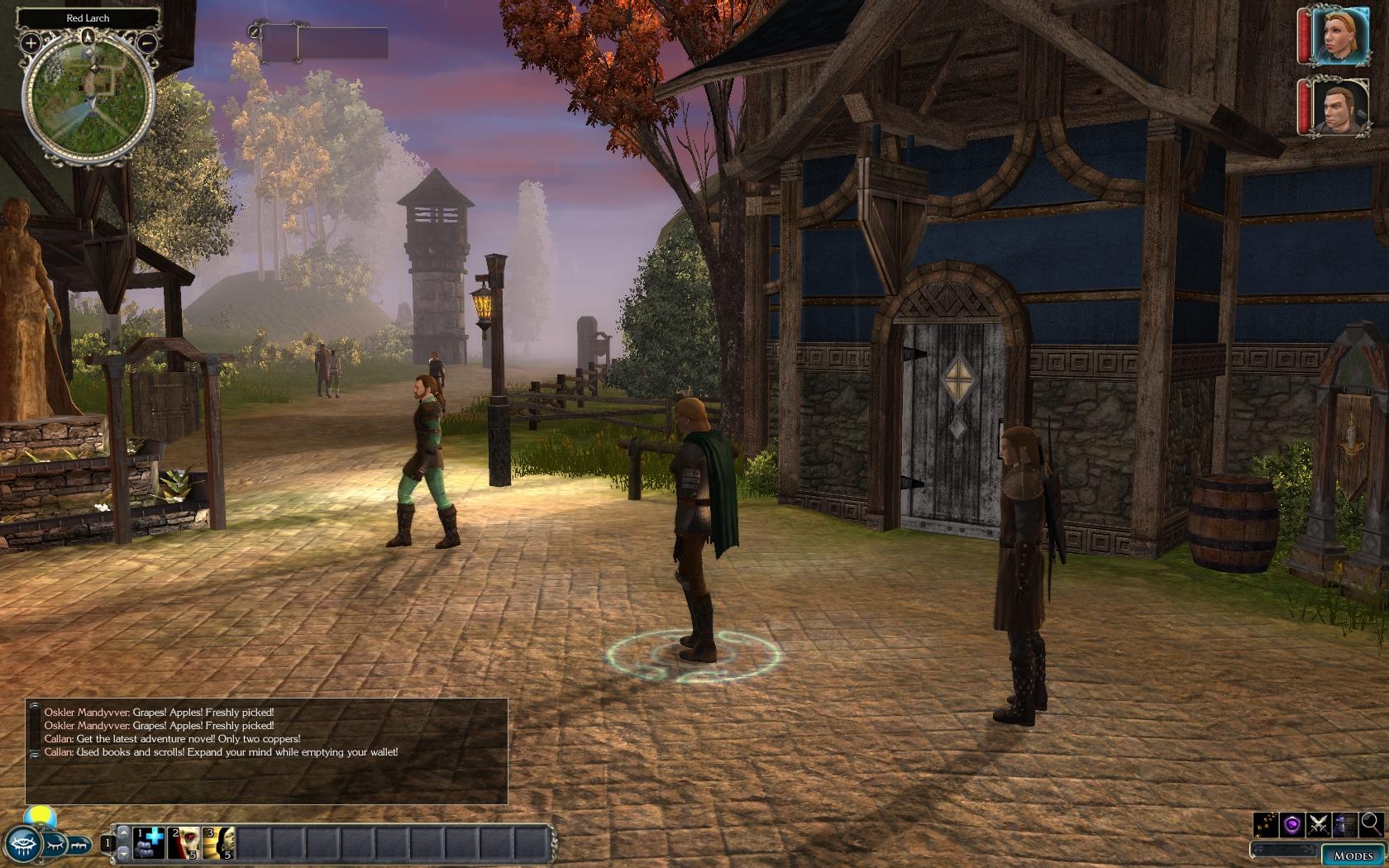Switch hotbar page with the up arrow
The width and height of the screenshot is (1389, 868).
point(123,833)
